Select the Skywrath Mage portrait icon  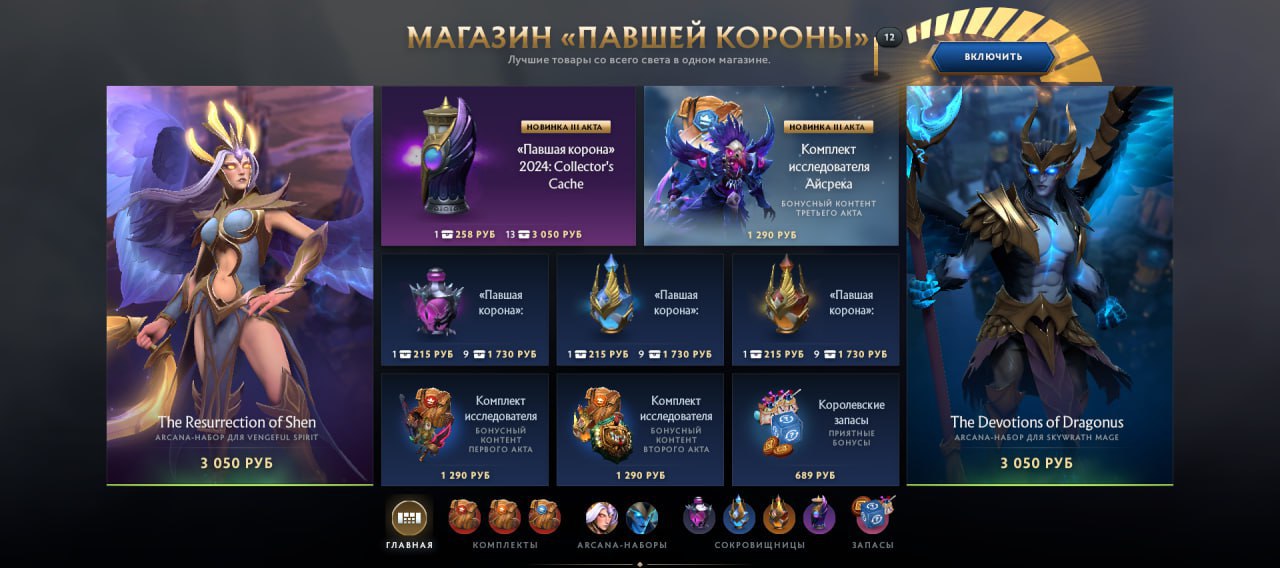coord(642,517)
